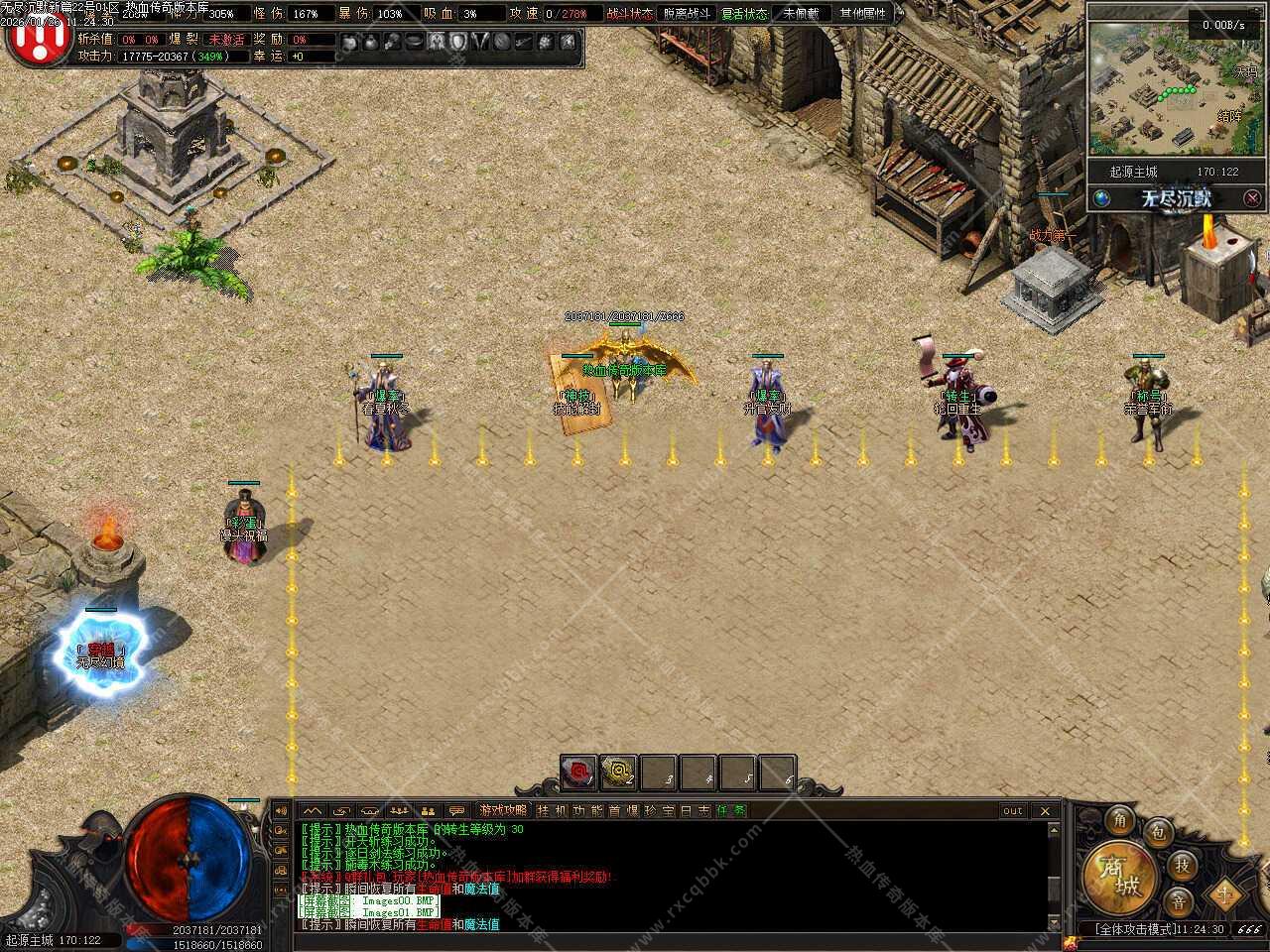
Task: Select the golden swirl hotbar skill slot
Action: pyautogui.click(x=619, y=772)
